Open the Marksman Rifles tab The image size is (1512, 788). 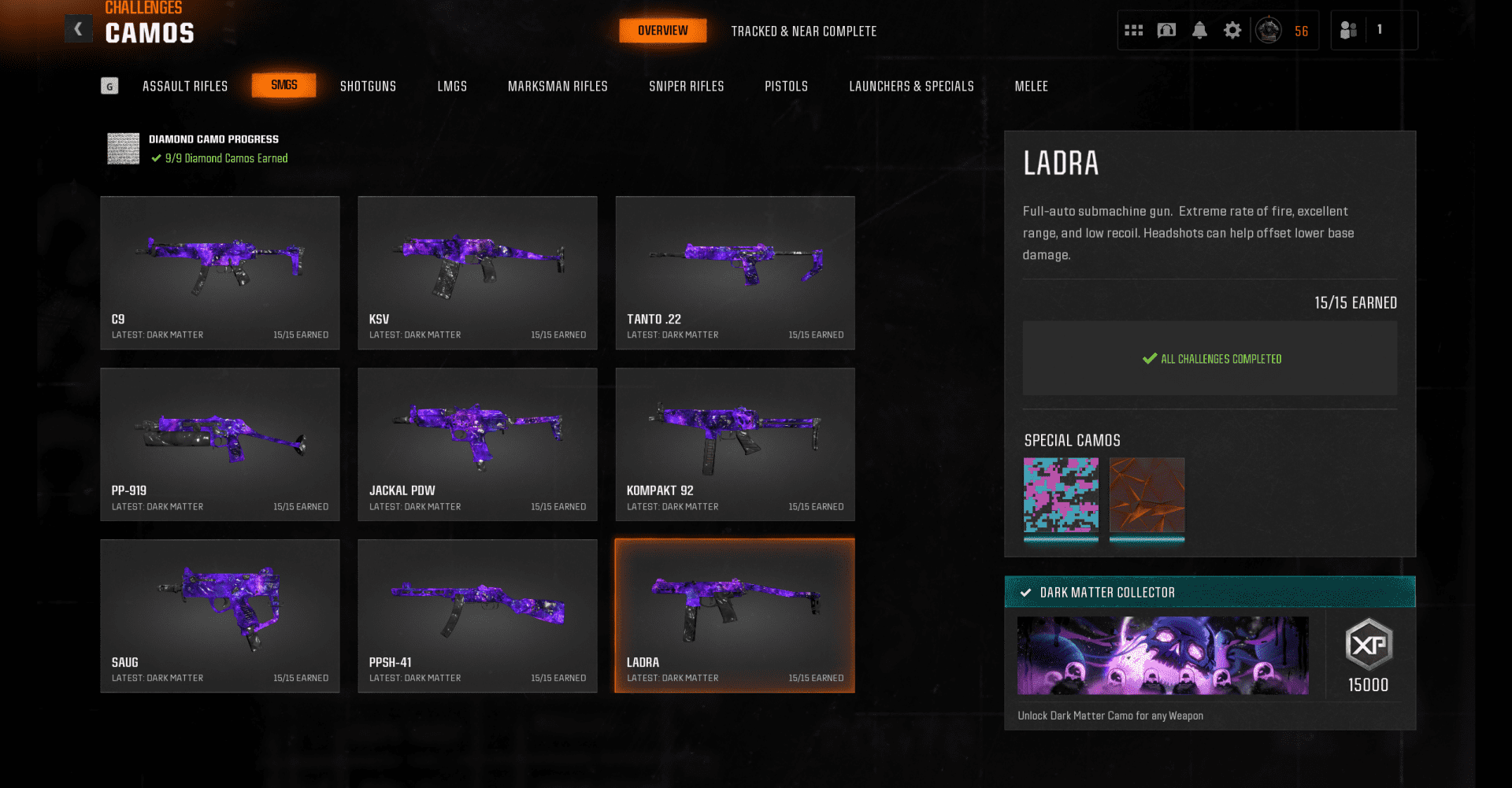tap(558, 87)
